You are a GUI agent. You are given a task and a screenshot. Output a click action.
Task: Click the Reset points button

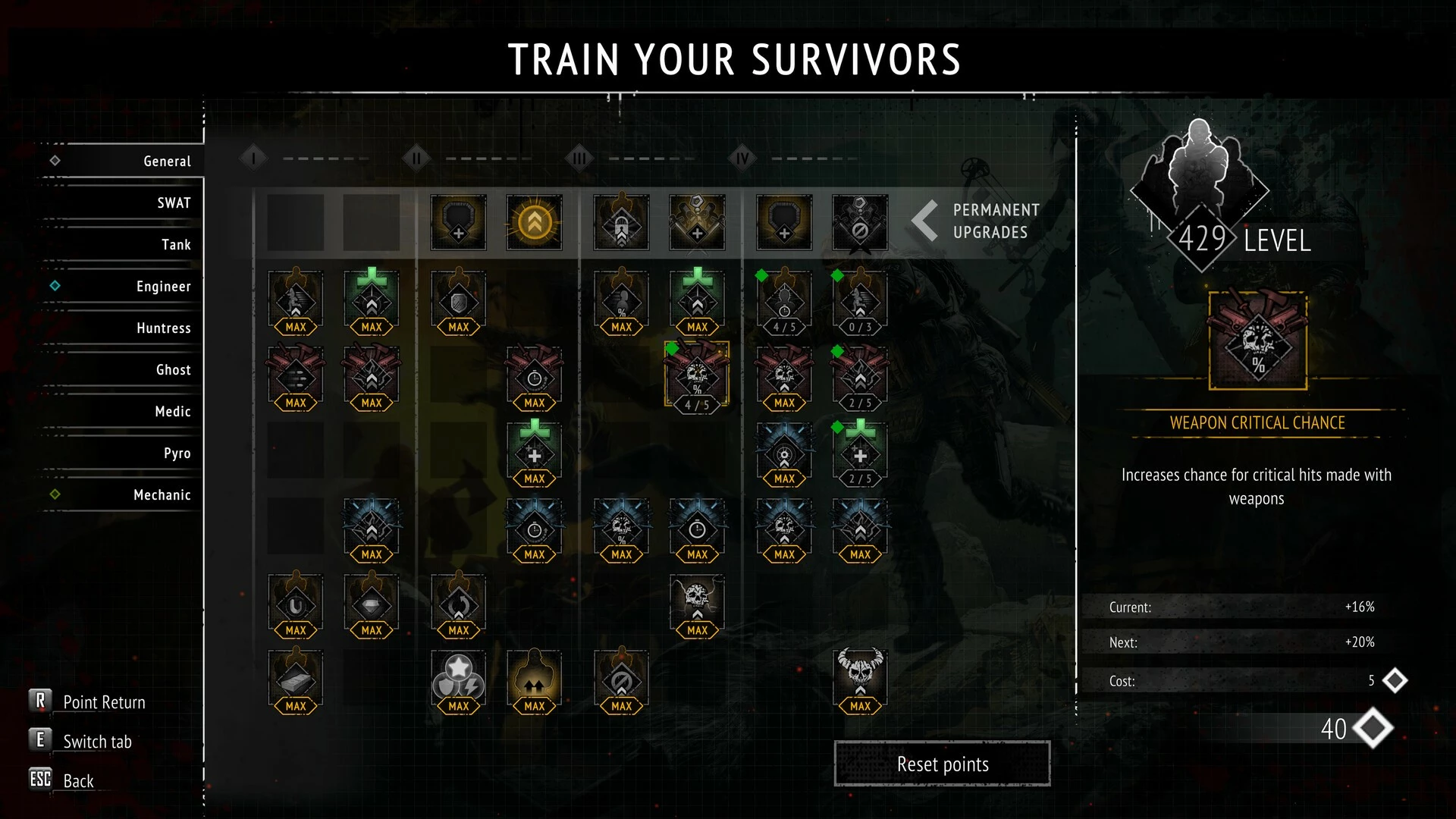[942, 764]
